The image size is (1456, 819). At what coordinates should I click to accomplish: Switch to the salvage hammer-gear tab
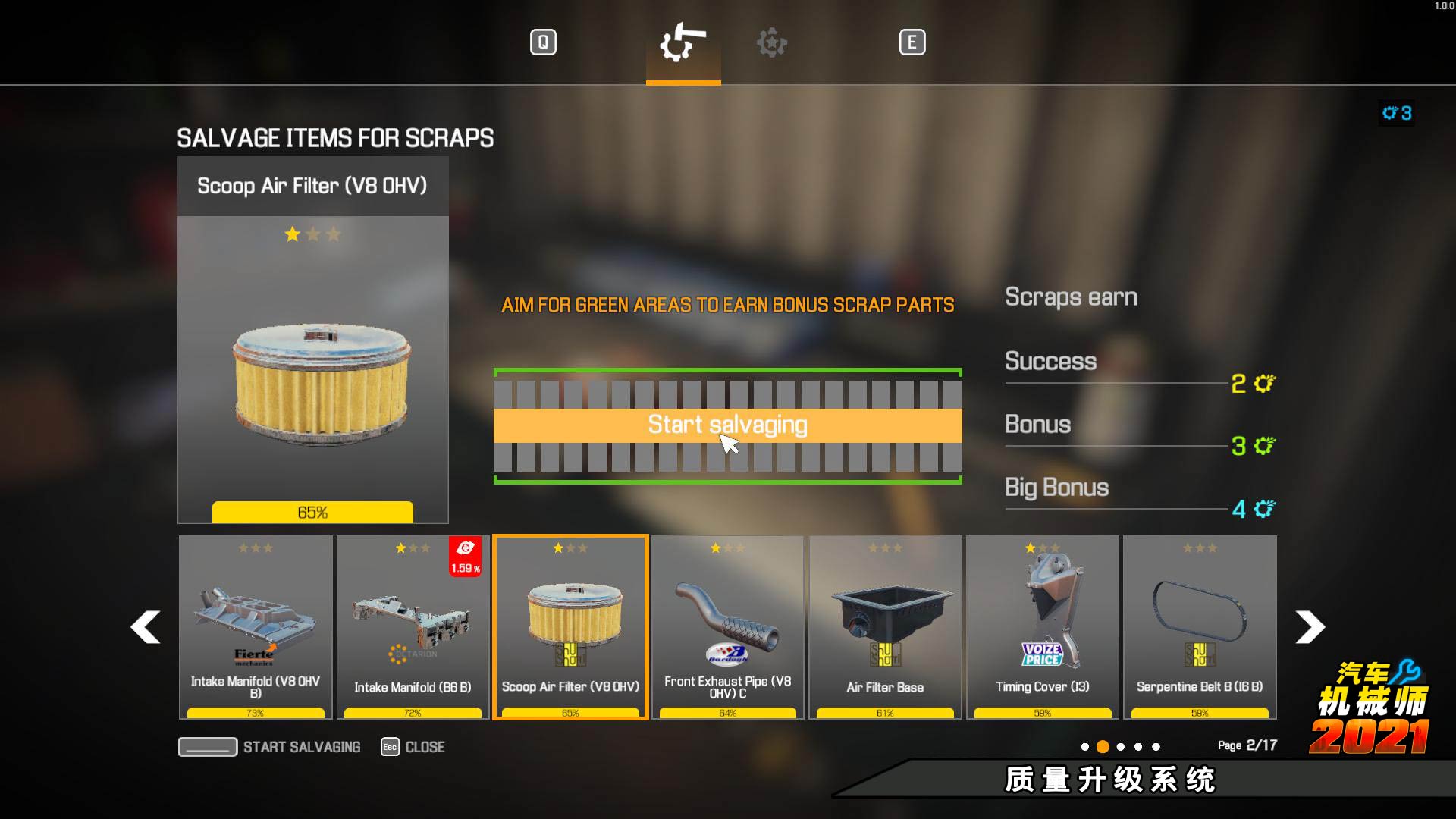coord(683,42)
